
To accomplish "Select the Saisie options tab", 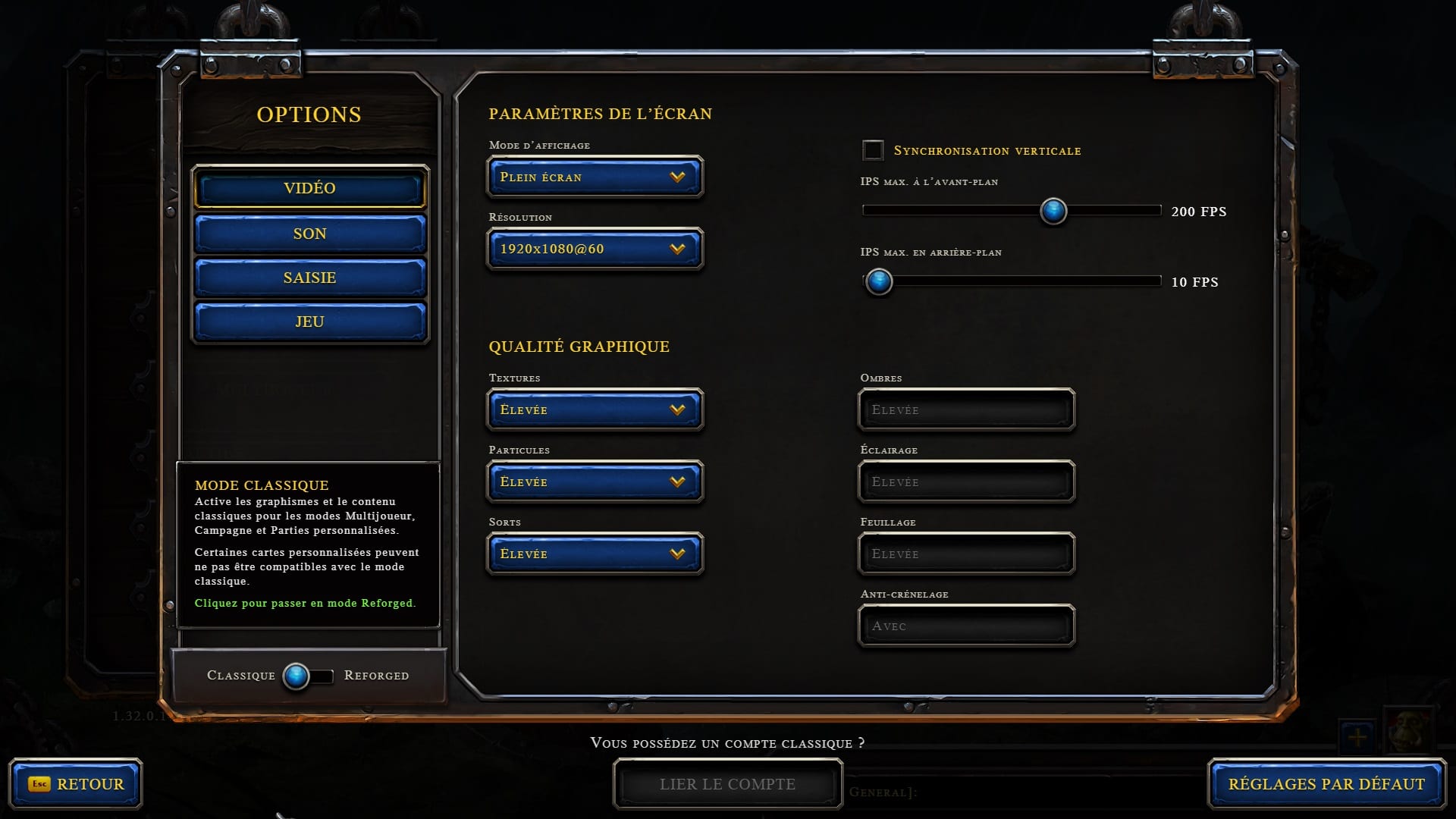I will pyautogui.click(x=309, y=278).
